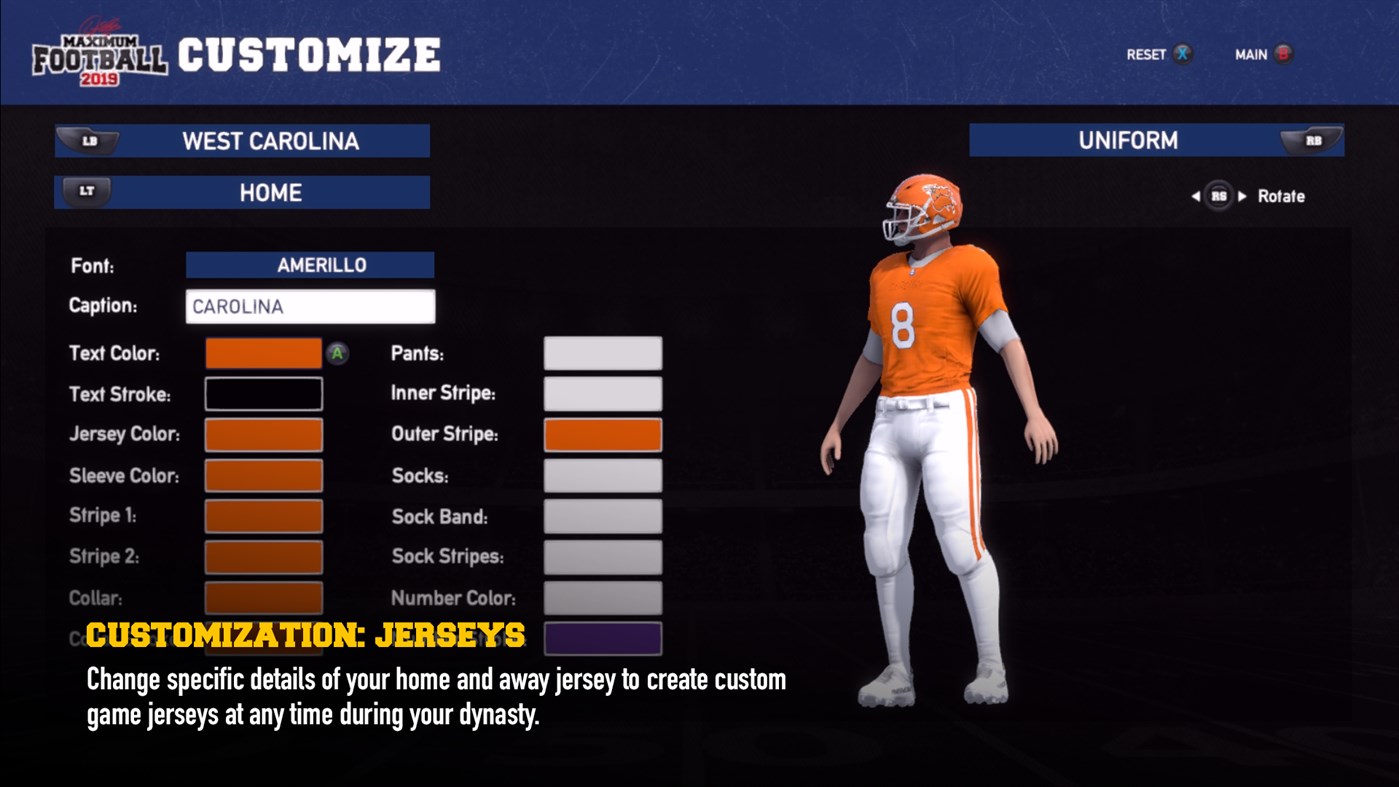Select the Jersey Color swatch
This screenshot has width=1399, height=787.
(263, 435)
